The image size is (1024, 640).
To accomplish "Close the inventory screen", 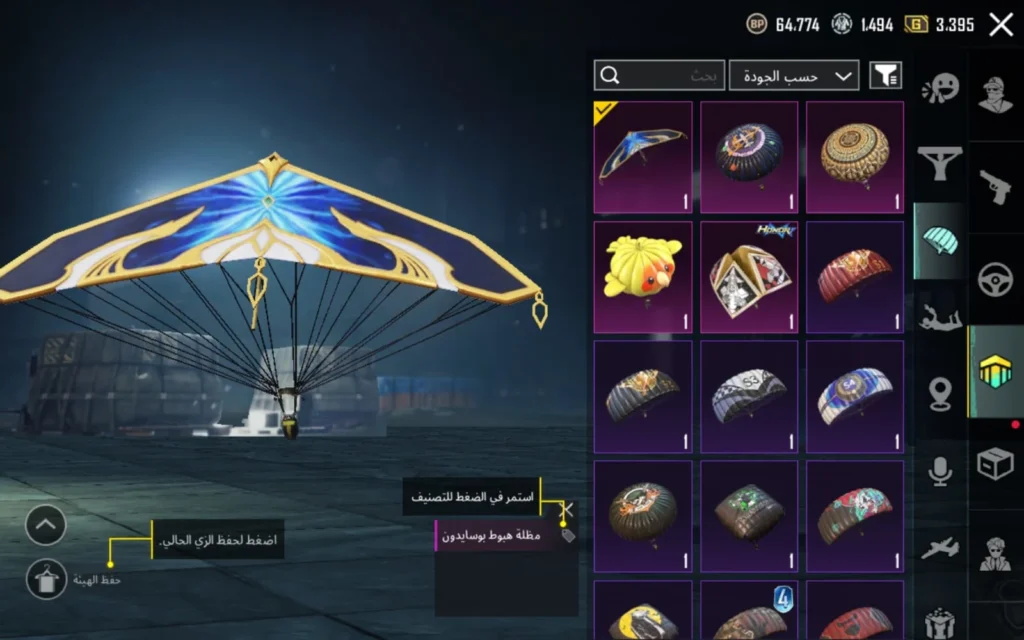I will (1001, 25).
